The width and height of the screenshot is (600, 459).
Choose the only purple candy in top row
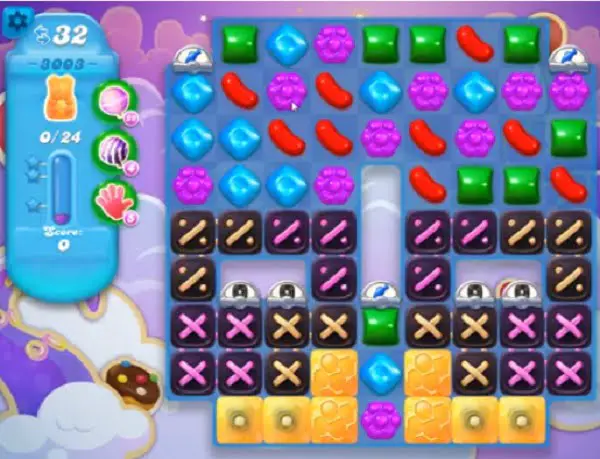click(333, 44)
